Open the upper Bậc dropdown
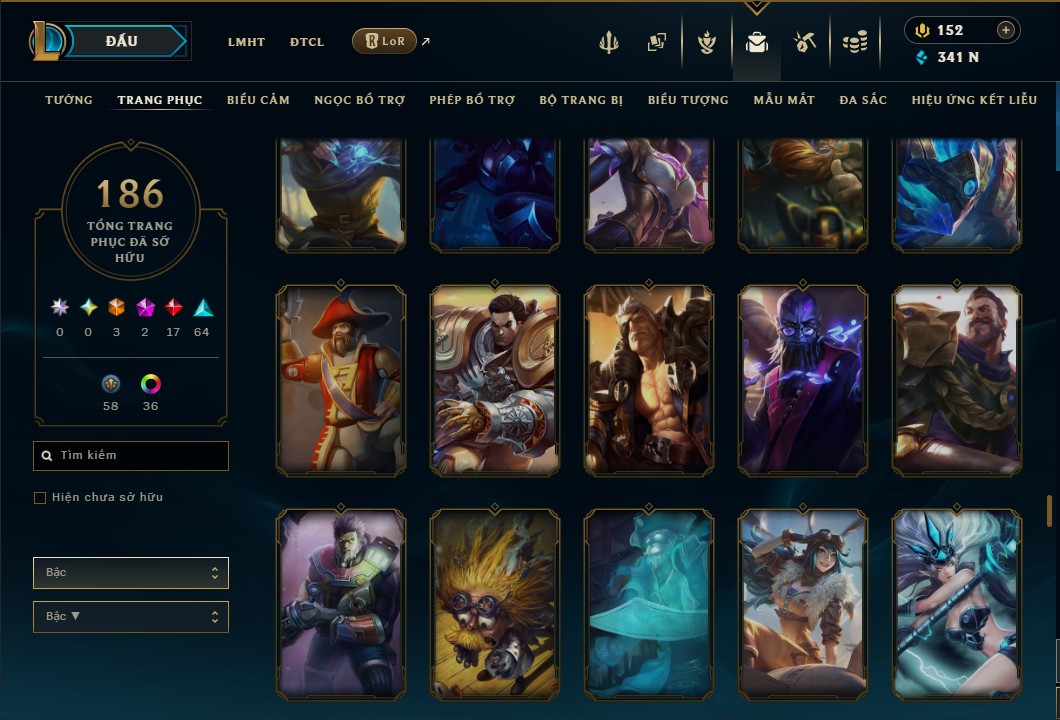The image size is (1060, 720). click(131, 573)
